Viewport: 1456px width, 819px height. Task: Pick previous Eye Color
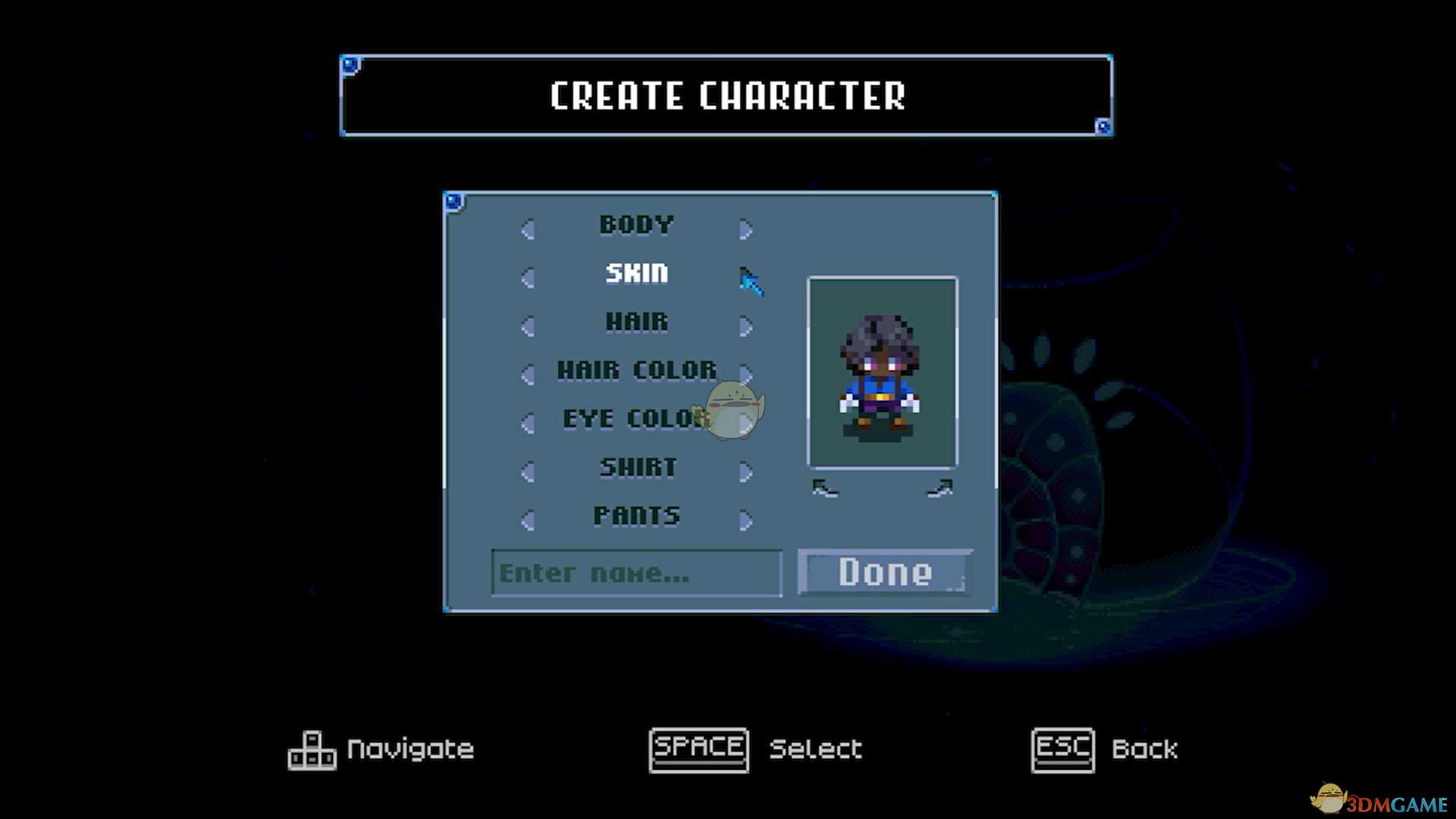(528, 423)
